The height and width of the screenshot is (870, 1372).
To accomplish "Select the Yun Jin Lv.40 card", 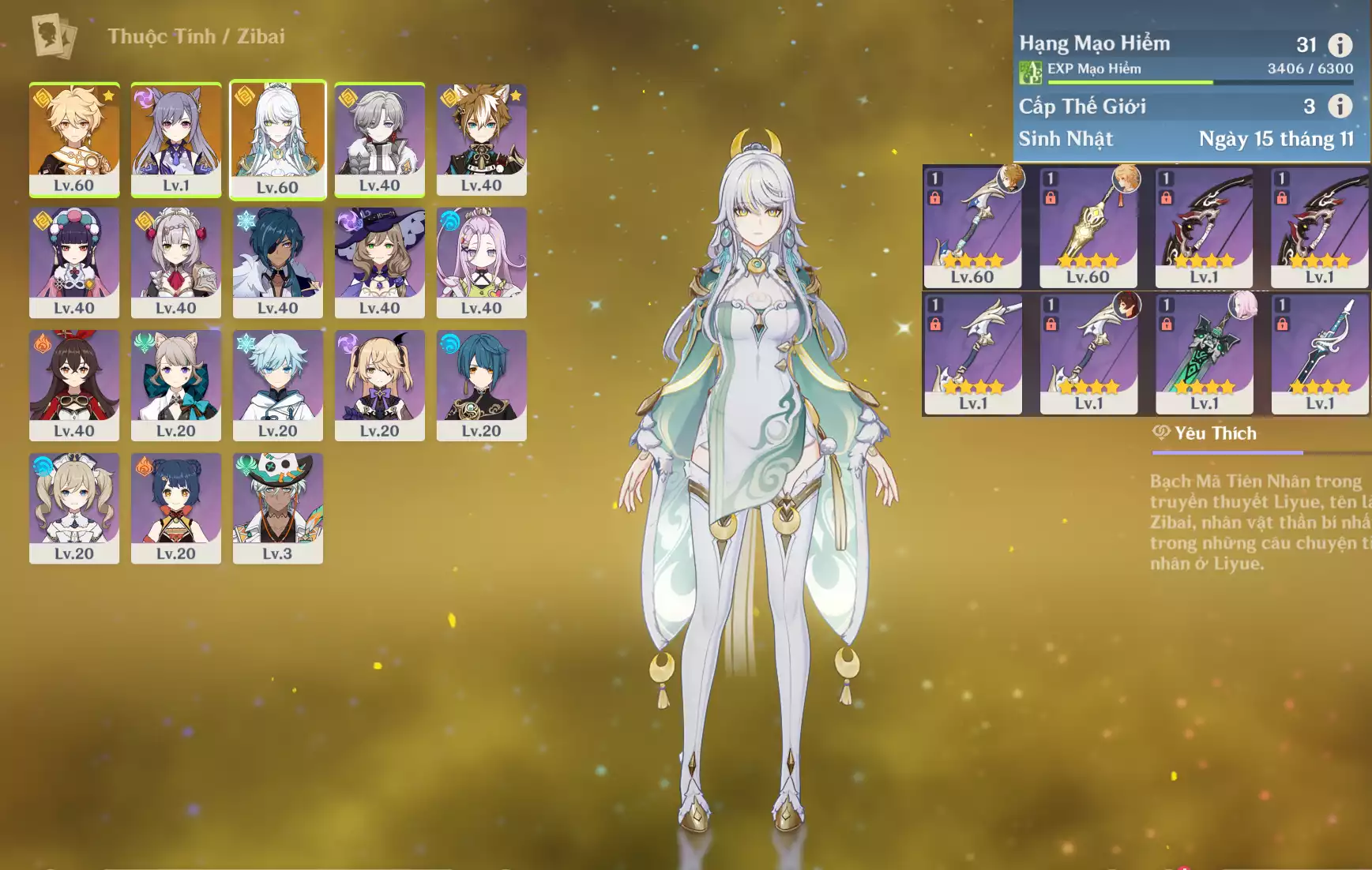I will click(74, 262).
